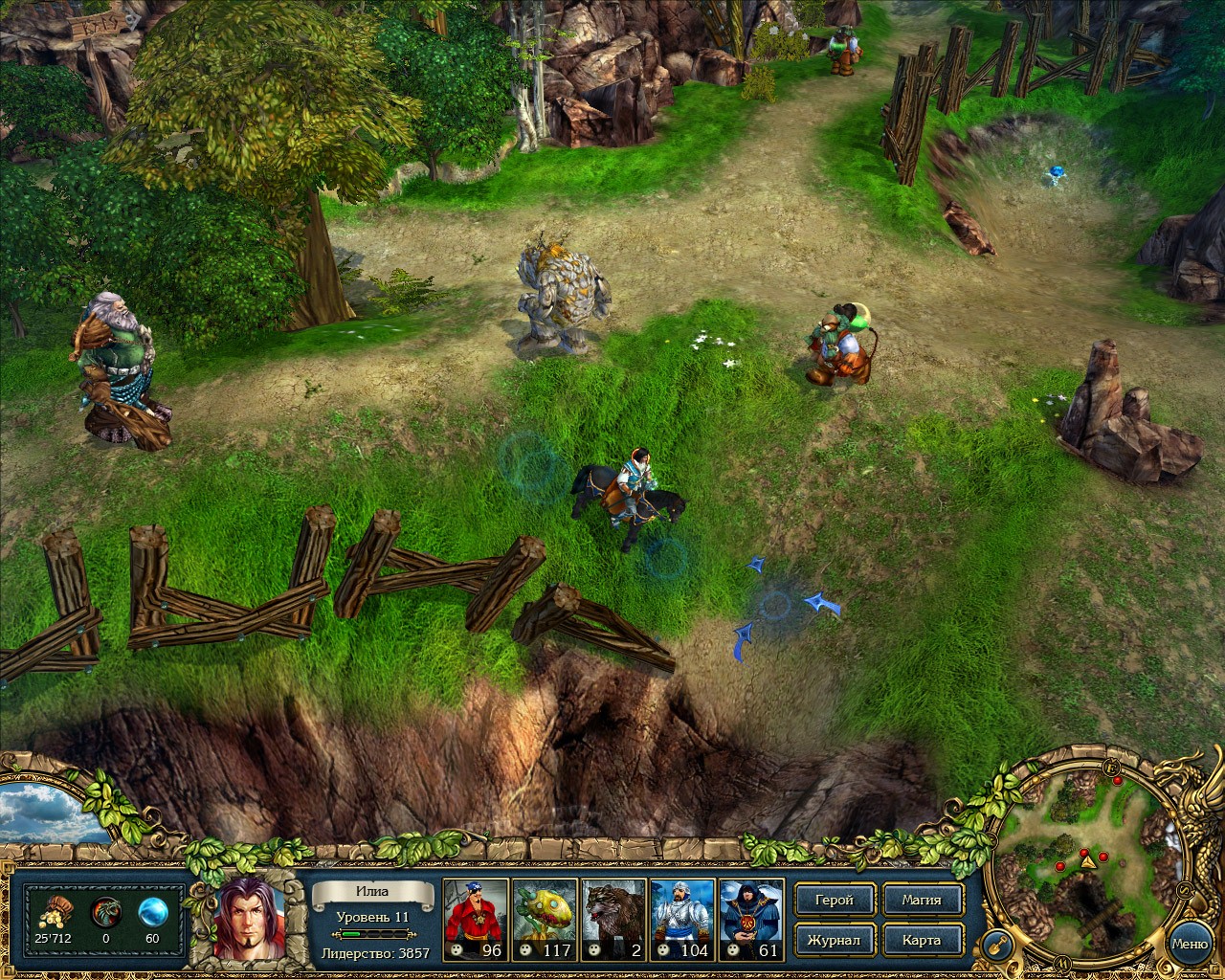Select the yellow plant troop with 117 units
This screenshot has height=980, width=1225.
pyautogui.click(x=545, y=919)
